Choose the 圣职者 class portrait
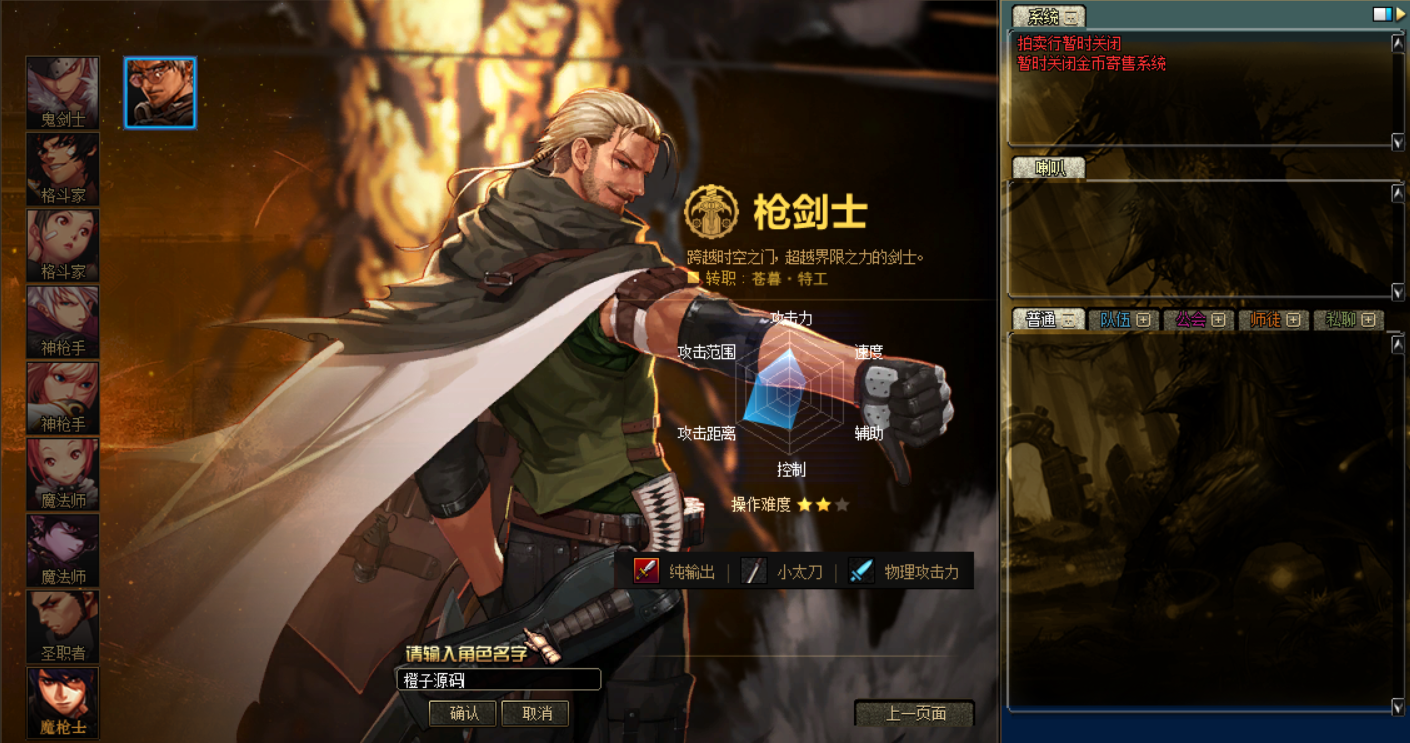Screen dimensions: 1410x743 (x=63, y=626)
